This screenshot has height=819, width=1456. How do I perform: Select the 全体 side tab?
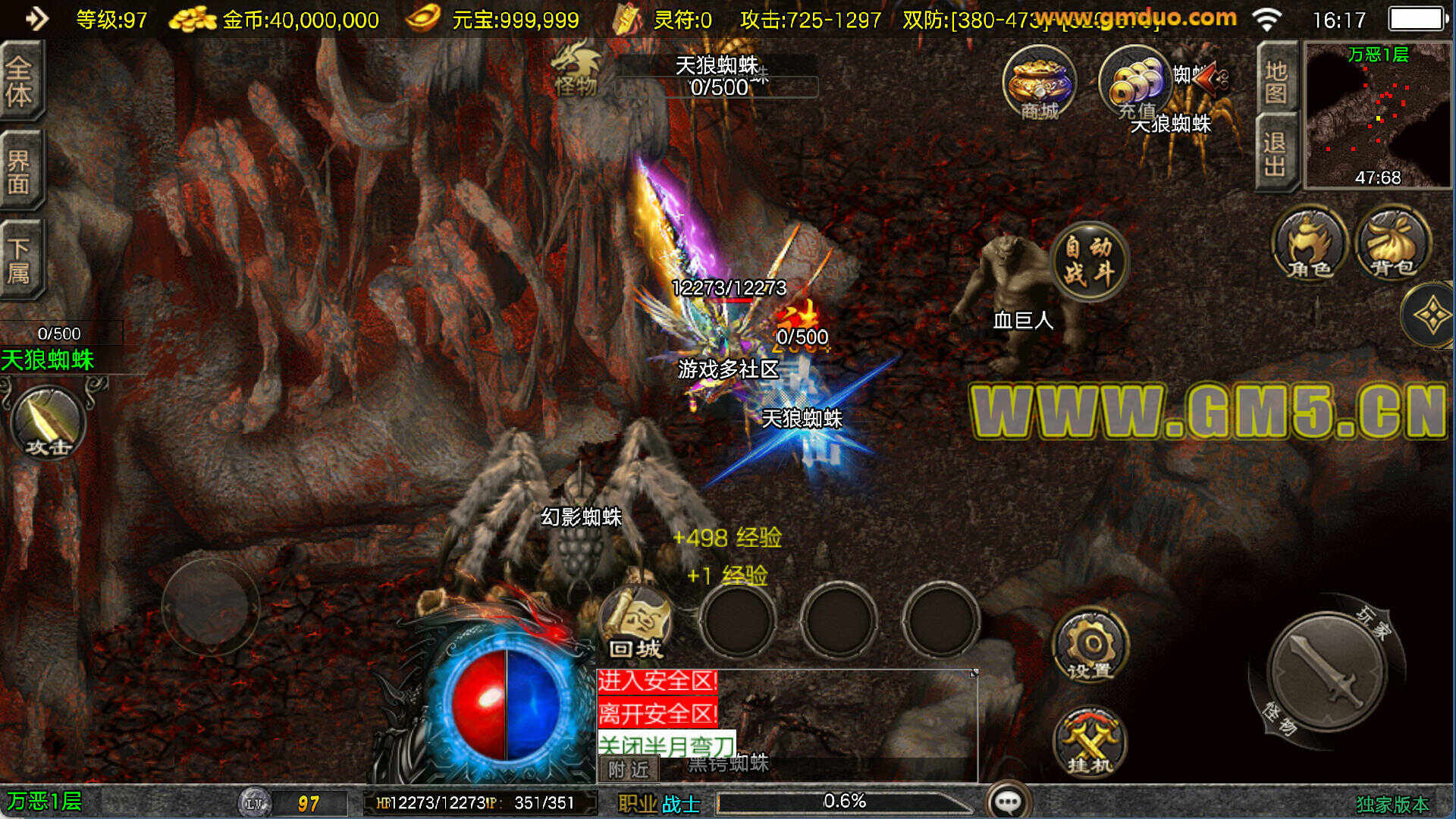[x=20, y=81]
